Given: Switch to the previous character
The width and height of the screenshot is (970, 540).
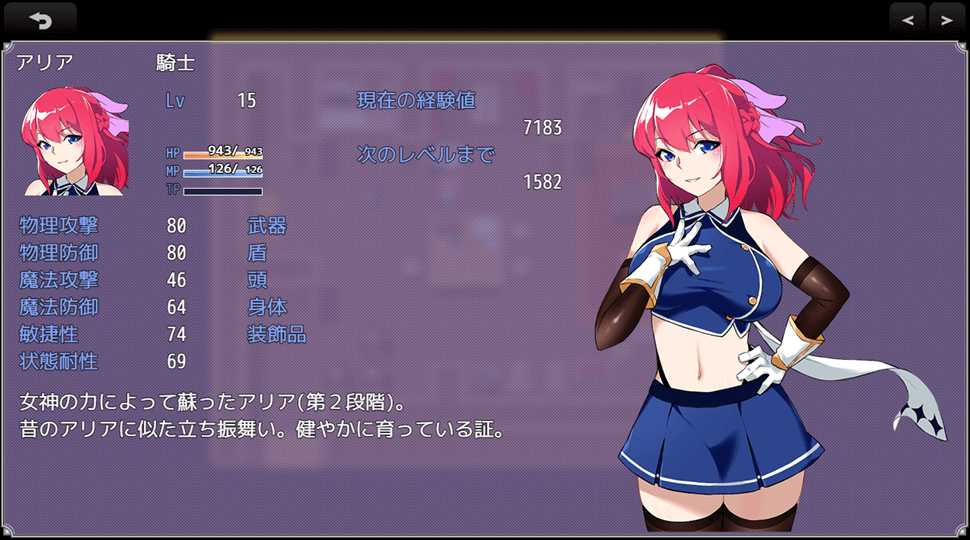Looking at the screenshot, I should coord(907,19).
